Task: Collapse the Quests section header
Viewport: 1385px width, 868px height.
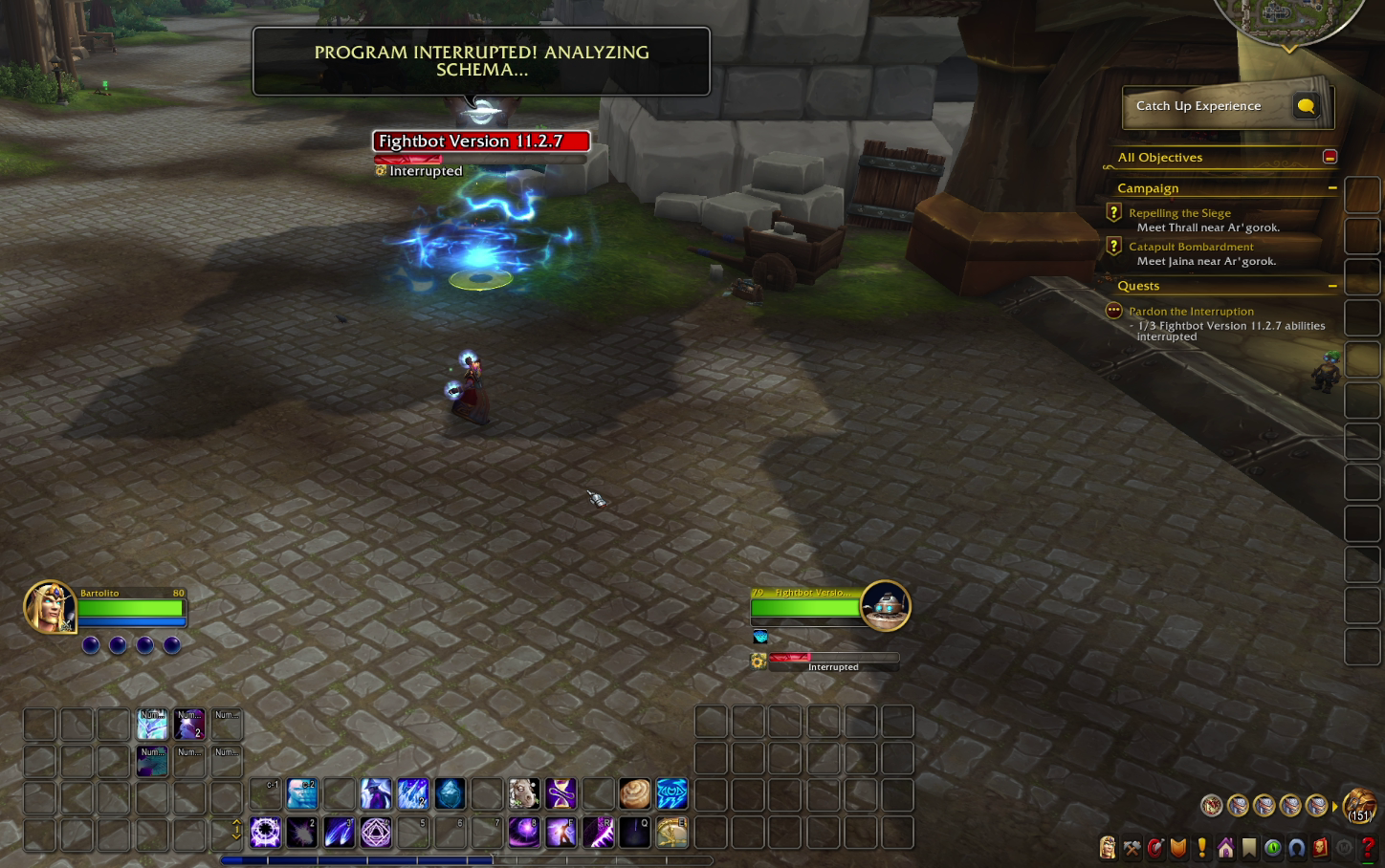Action: (1331, 286)
